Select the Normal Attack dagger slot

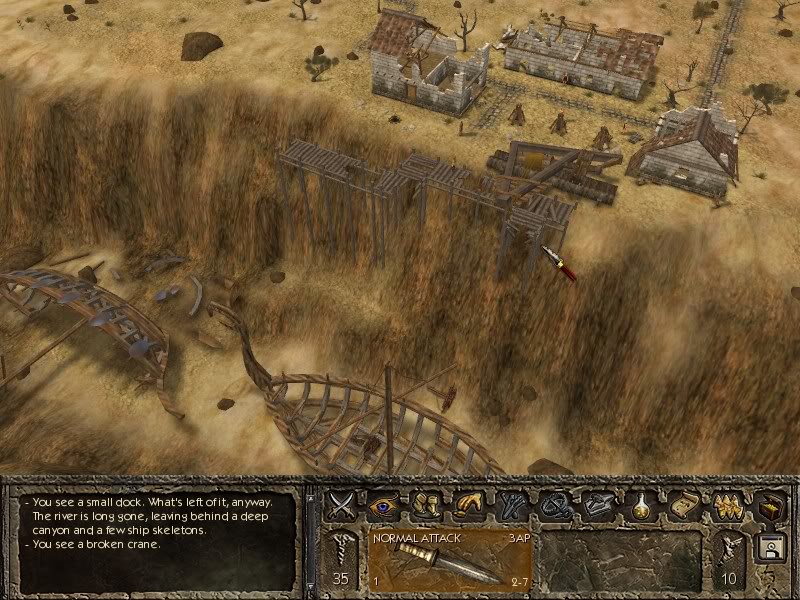point(449,561)
